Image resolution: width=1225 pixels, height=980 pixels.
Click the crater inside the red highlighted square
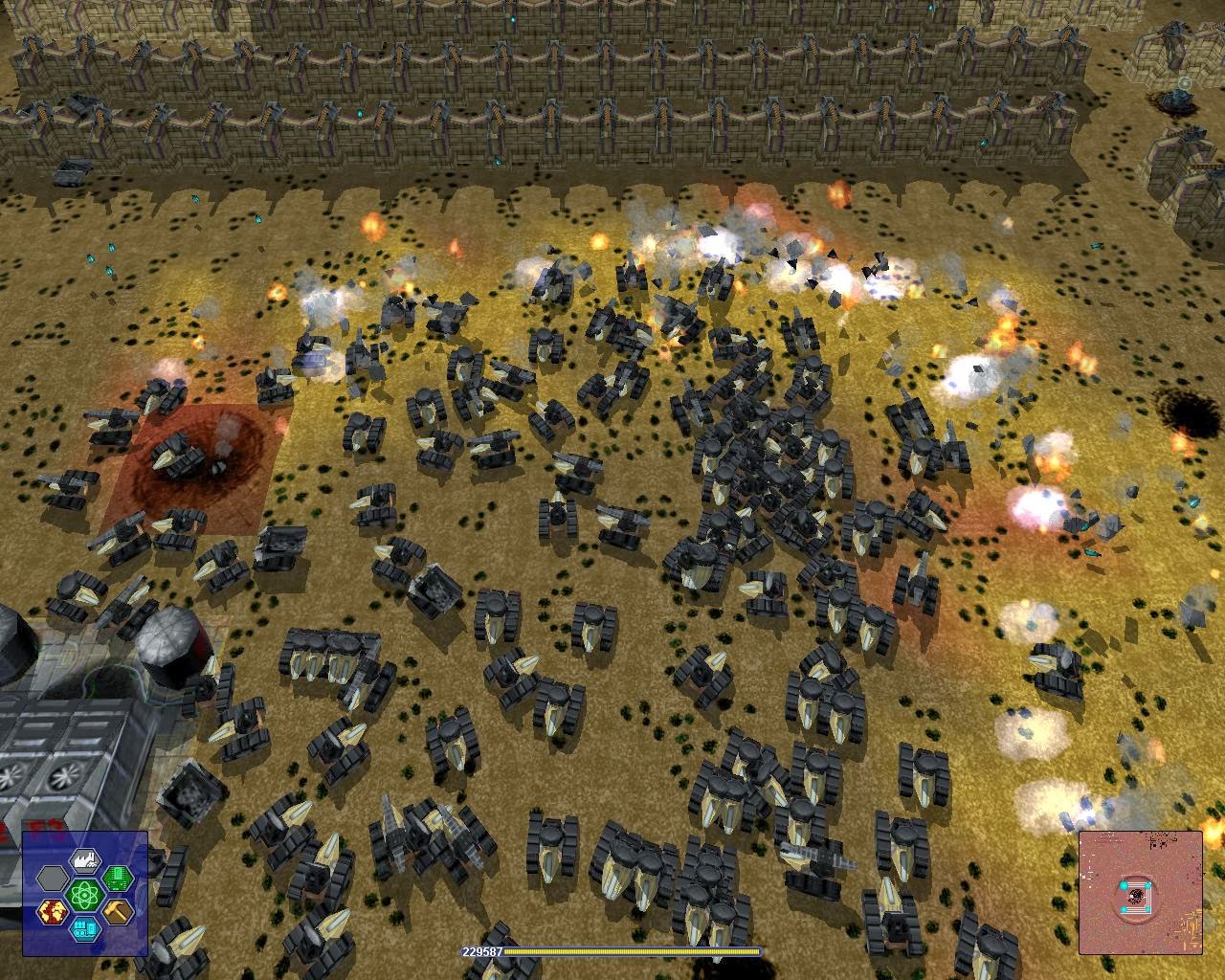coord(201,459)
